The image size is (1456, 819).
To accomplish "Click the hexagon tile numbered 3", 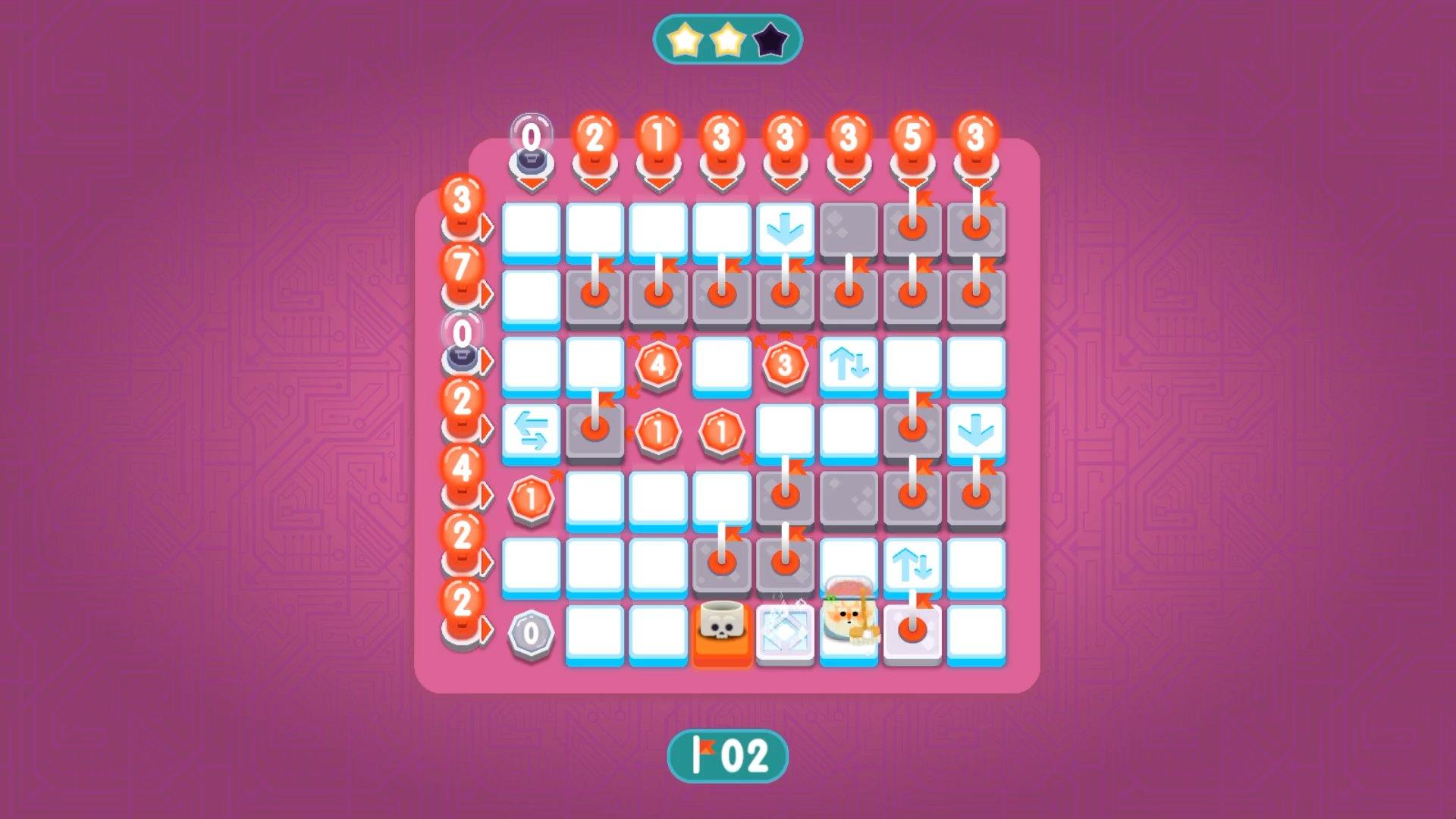I will click(785, 364).
